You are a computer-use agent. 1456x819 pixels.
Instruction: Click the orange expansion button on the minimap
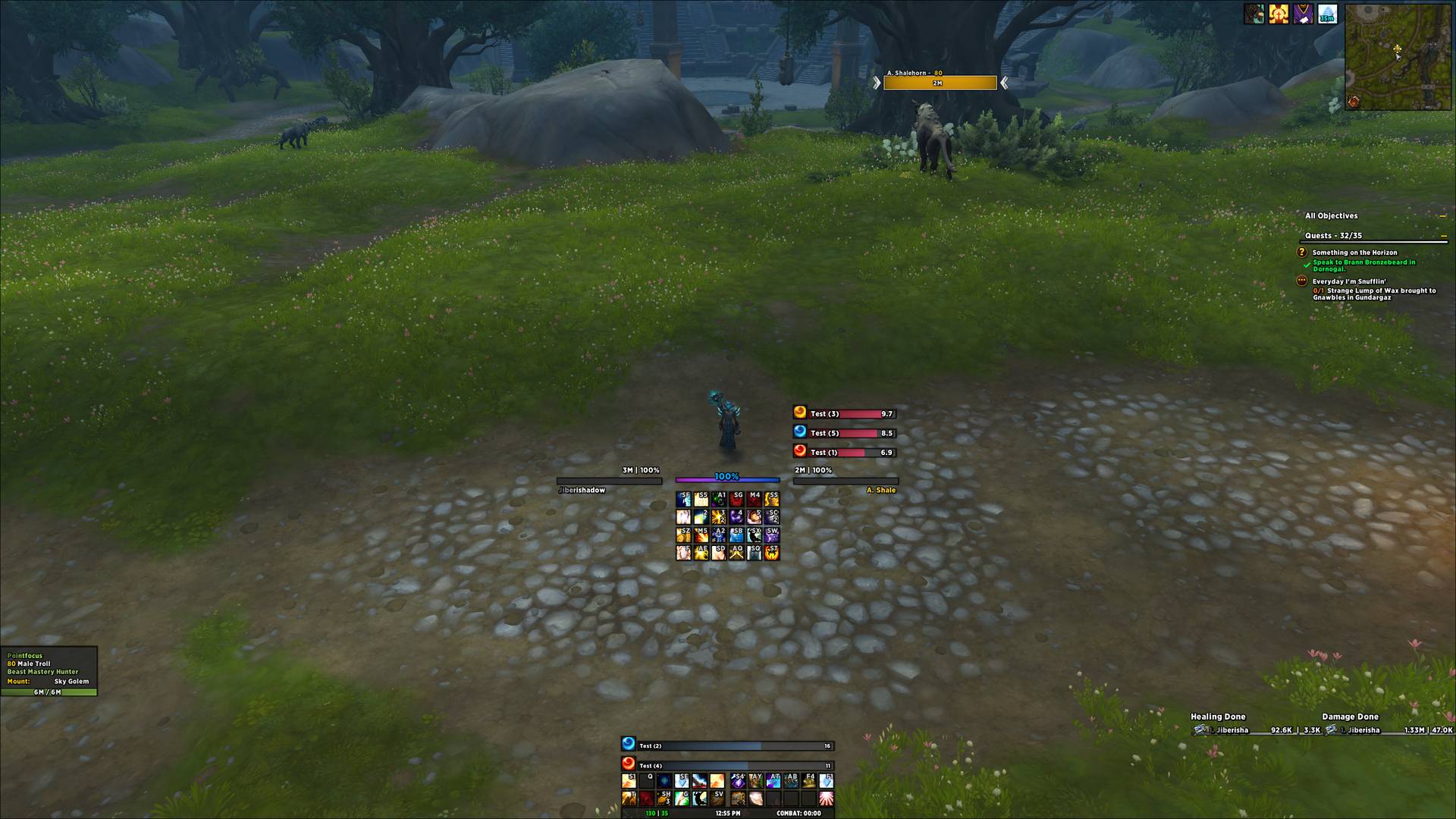click(x=1354, y=102)
